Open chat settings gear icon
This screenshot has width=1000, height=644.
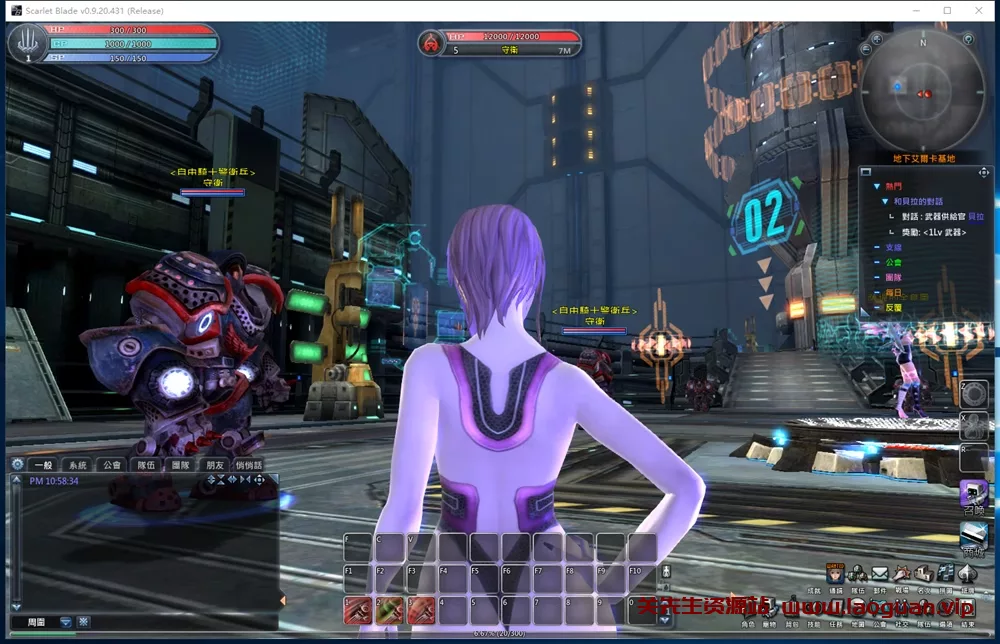17,464
